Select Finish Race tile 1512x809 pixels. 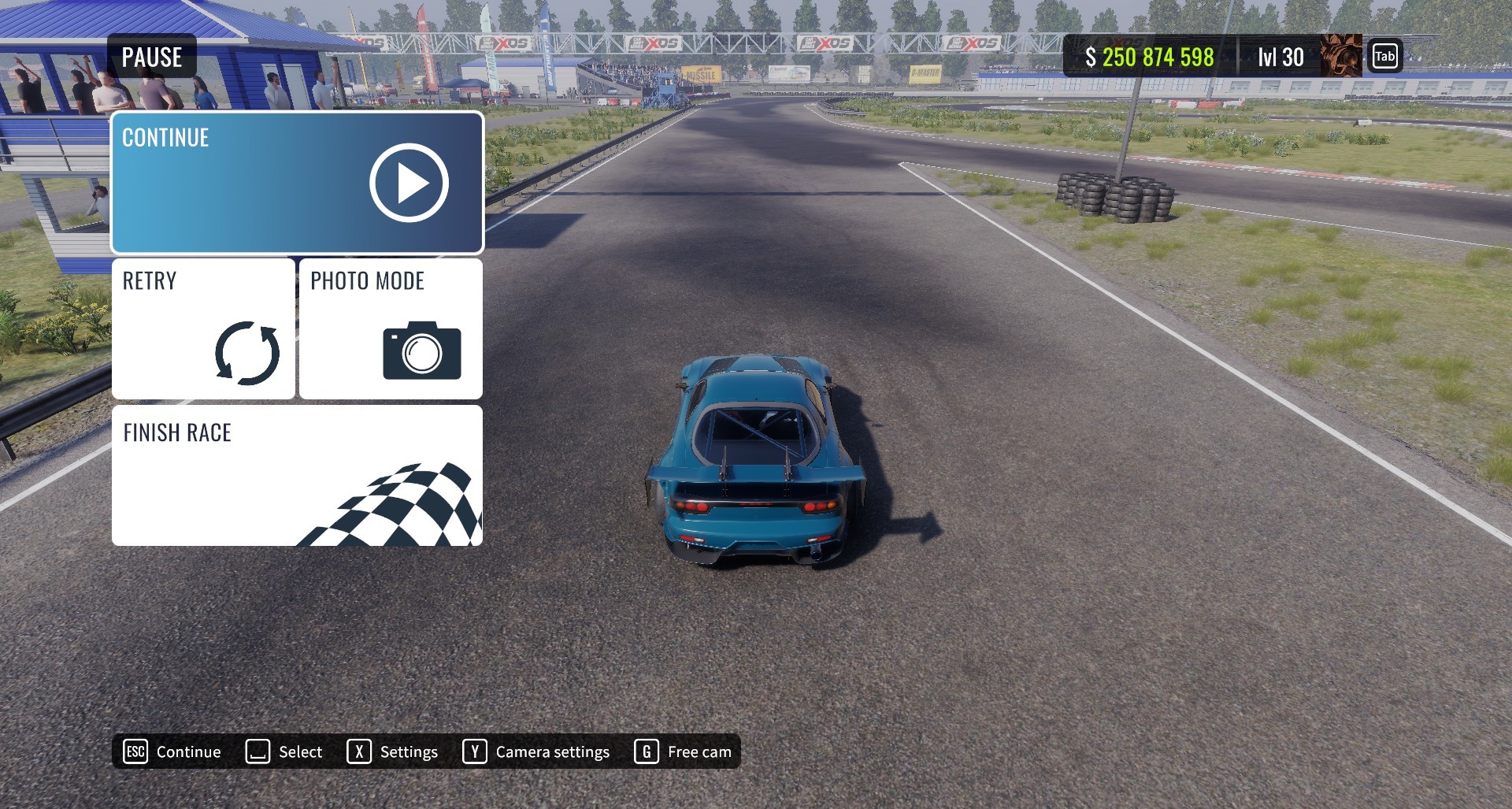coord(297,475)
